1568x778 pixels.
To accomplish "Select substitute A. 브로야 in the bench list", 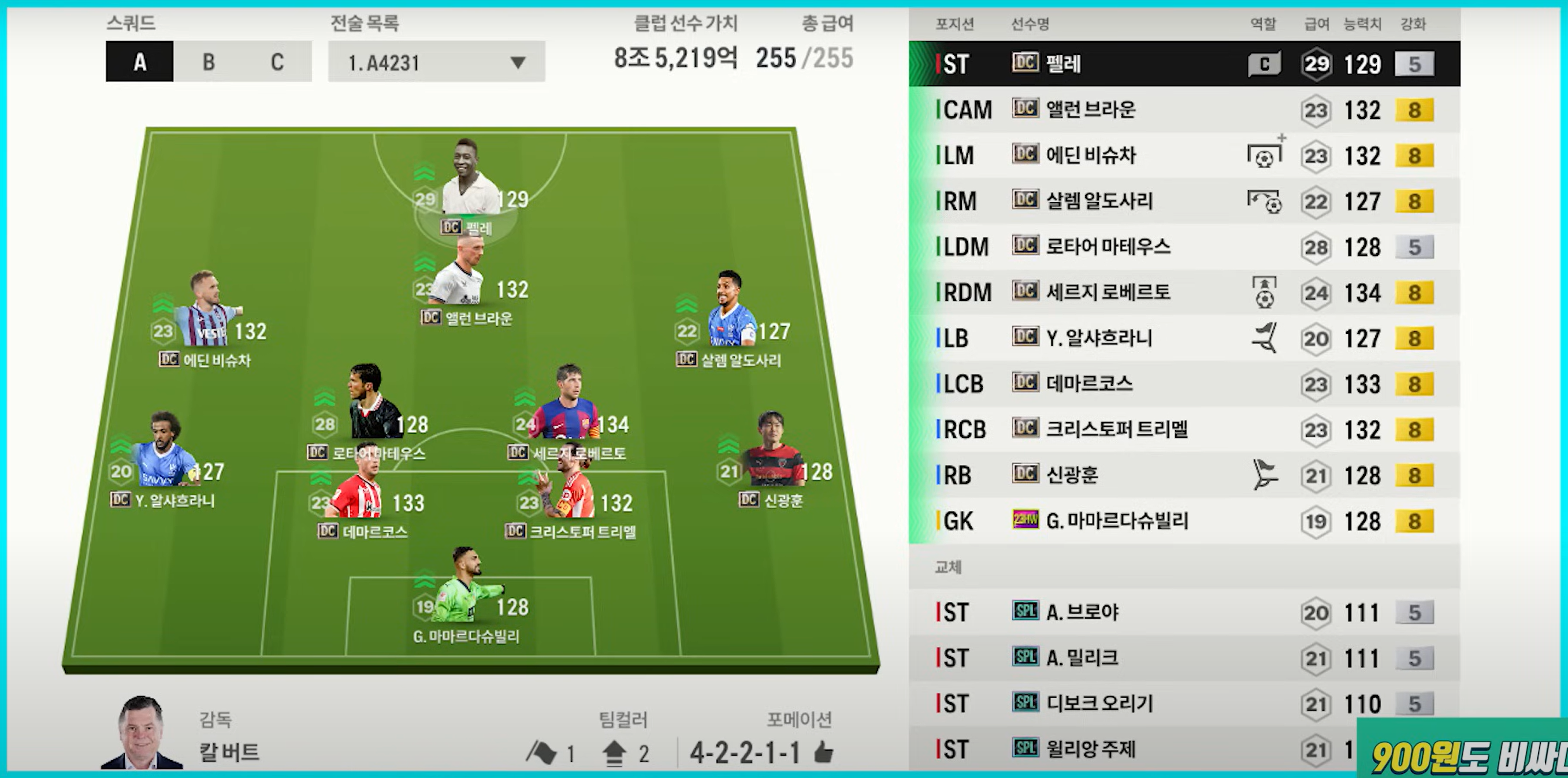I will [1184, 613].
